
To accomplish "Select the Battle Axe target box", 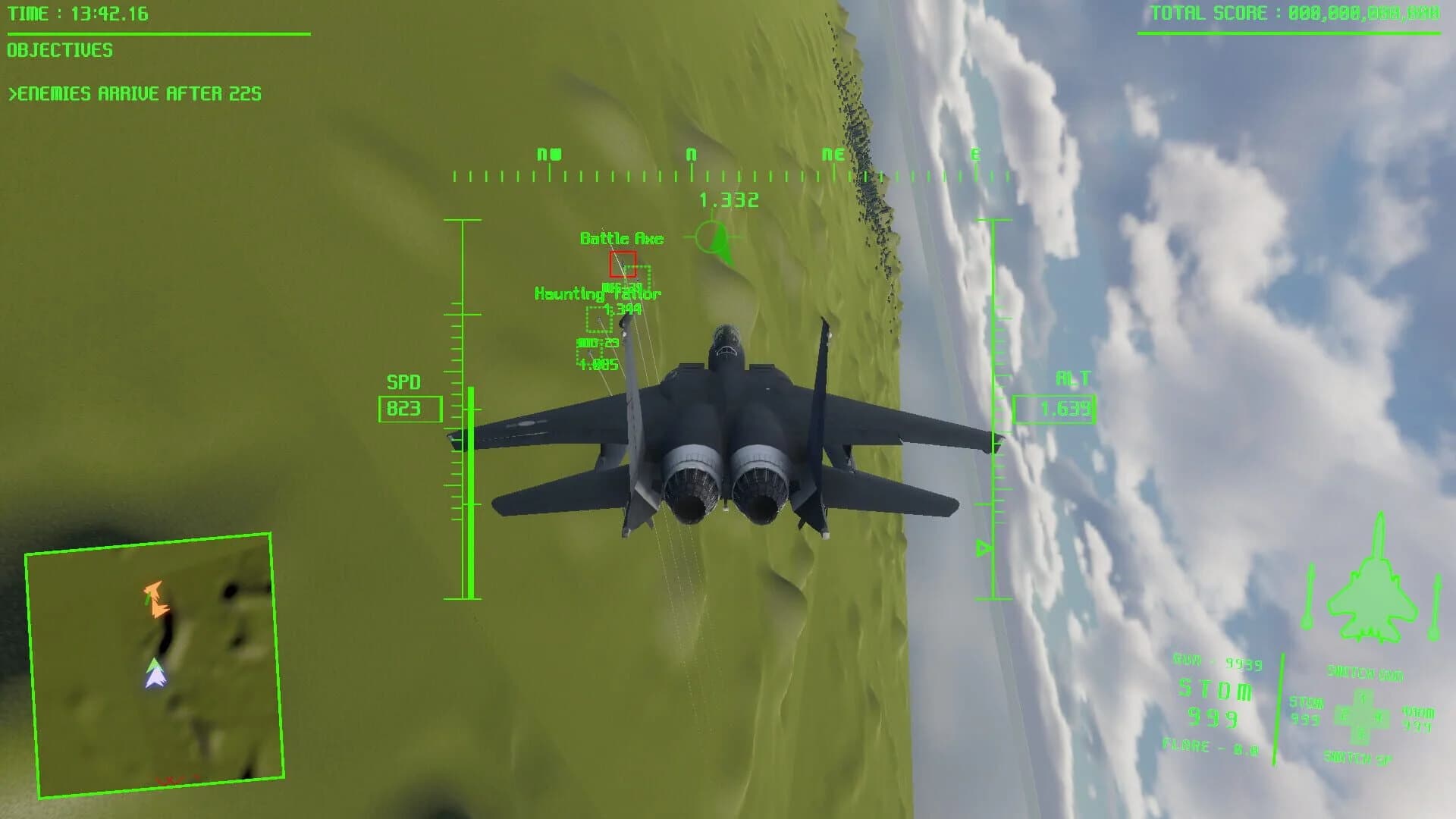I will pos(623,264).
